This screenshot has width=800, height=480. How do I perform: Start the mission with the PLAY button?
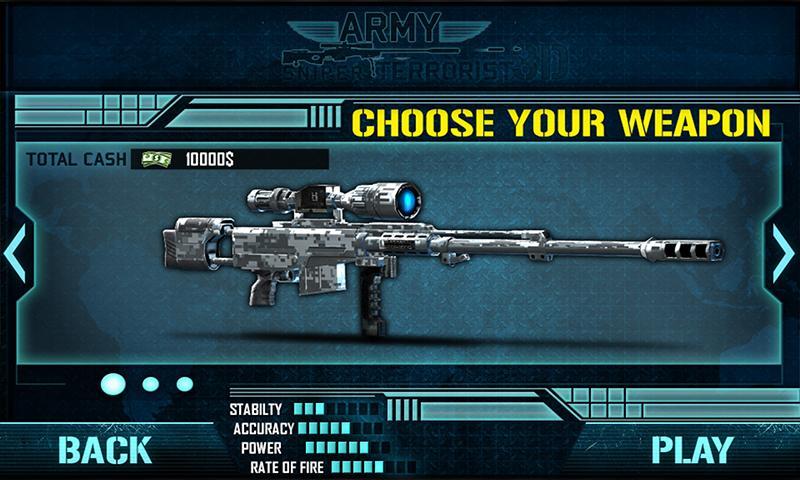[692, 450]
